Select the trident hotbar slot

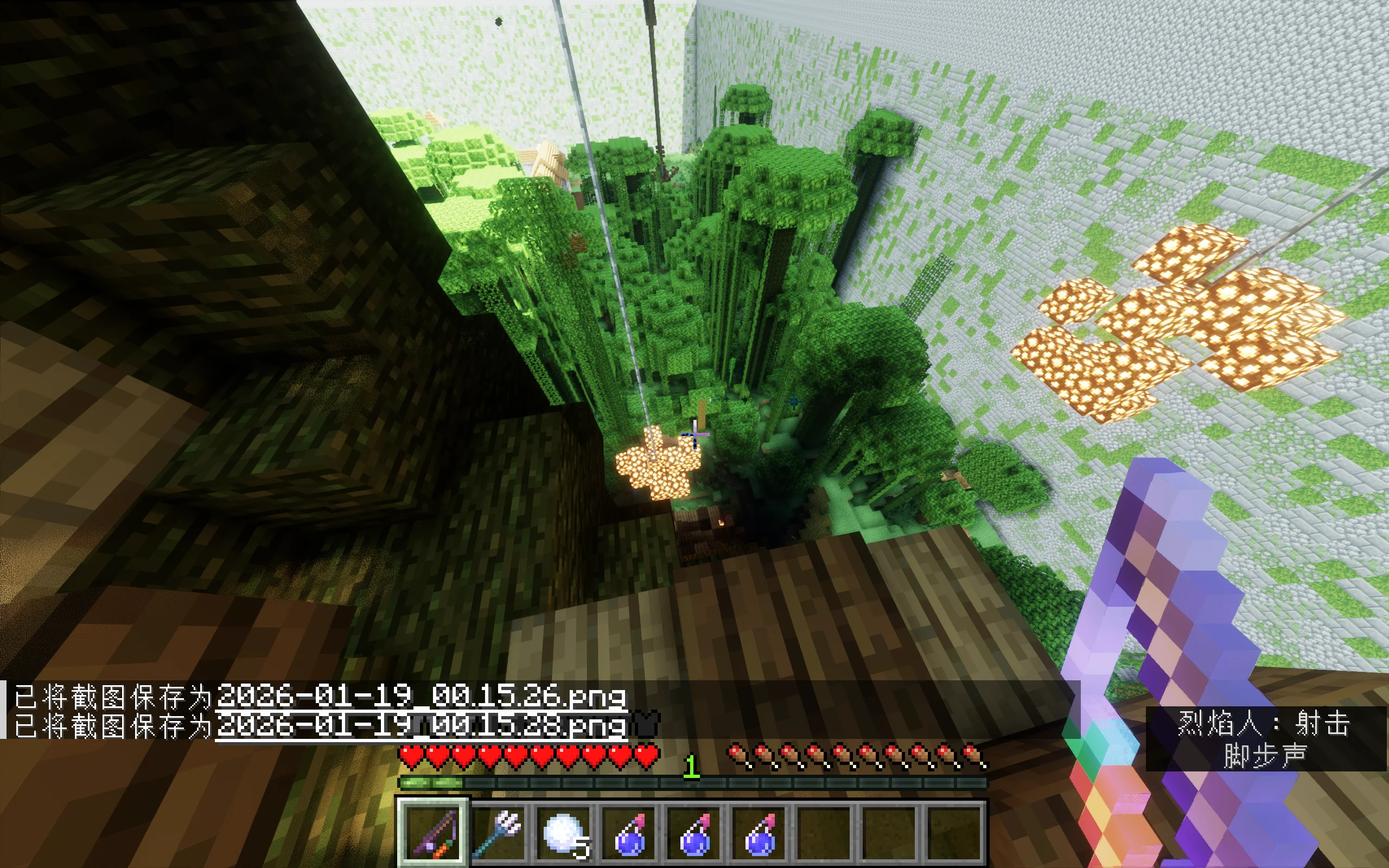click(499, 831)
